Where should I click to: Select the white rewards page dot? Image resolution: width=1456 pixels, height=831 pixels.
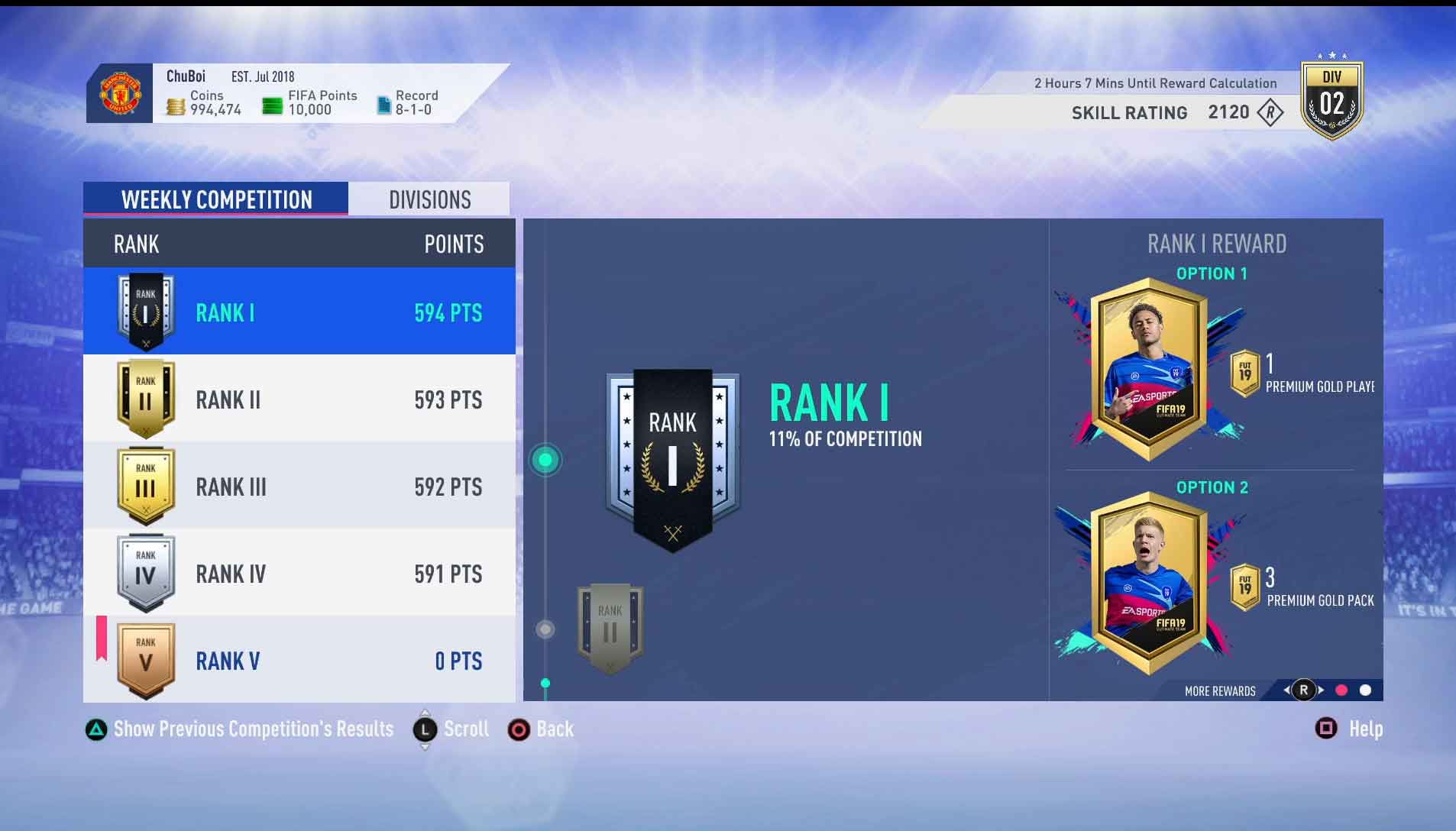[x=1365, y=690]
